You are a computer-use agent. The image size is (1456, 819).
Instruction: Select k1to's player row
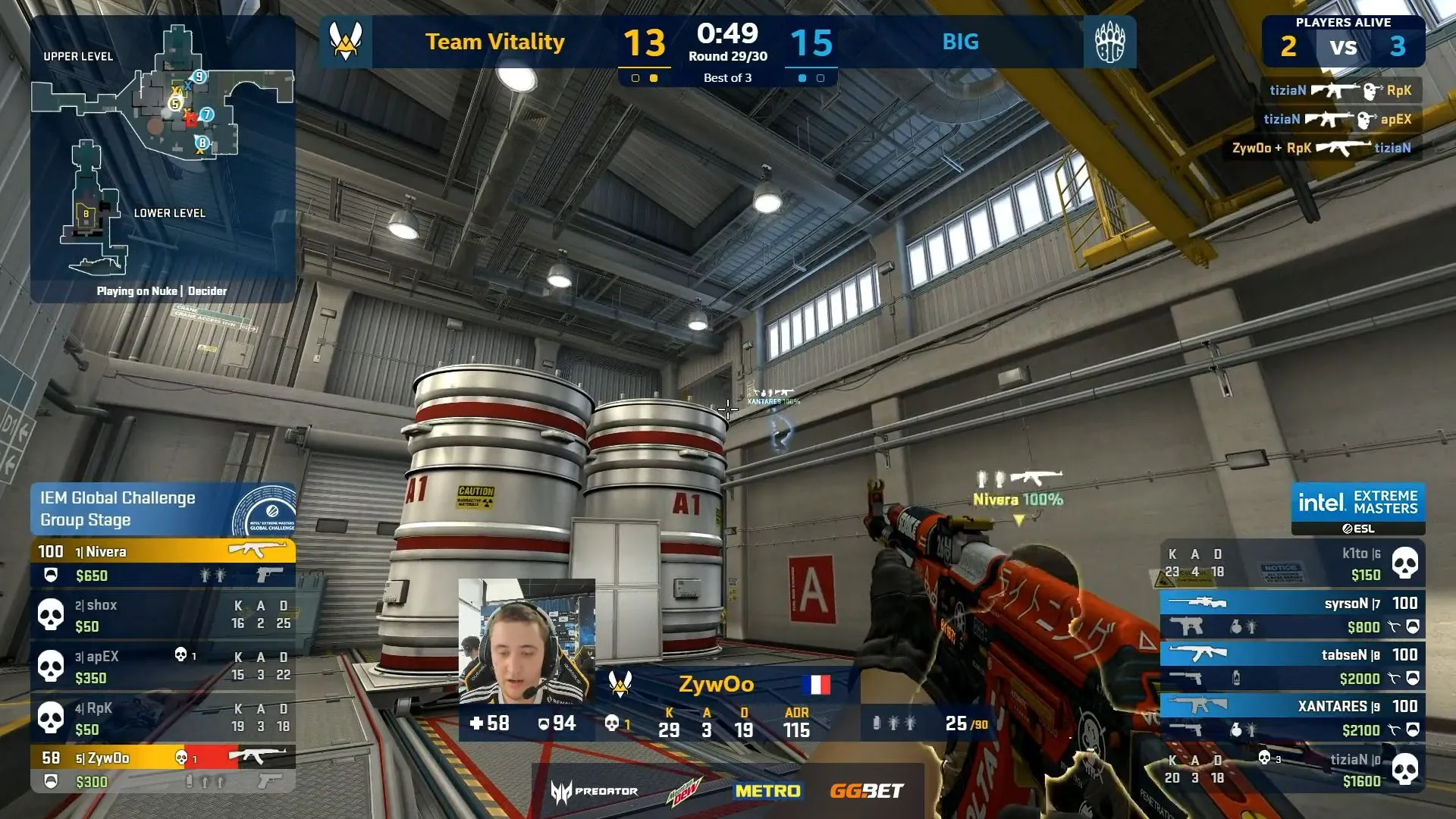point(1292,563)
